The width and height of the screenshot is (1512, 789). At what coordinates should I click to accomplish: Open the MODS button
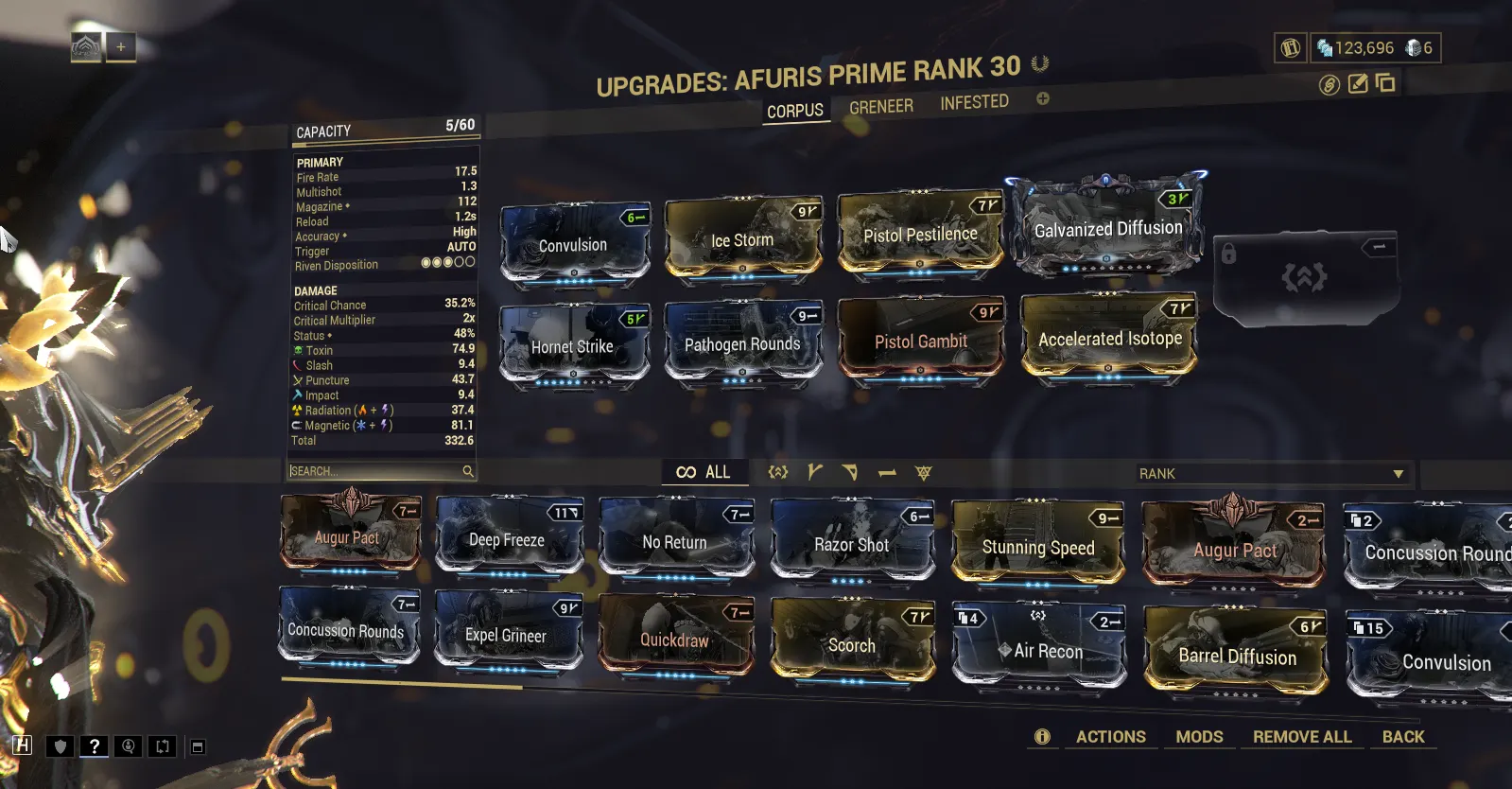(x=1199, y=736)
